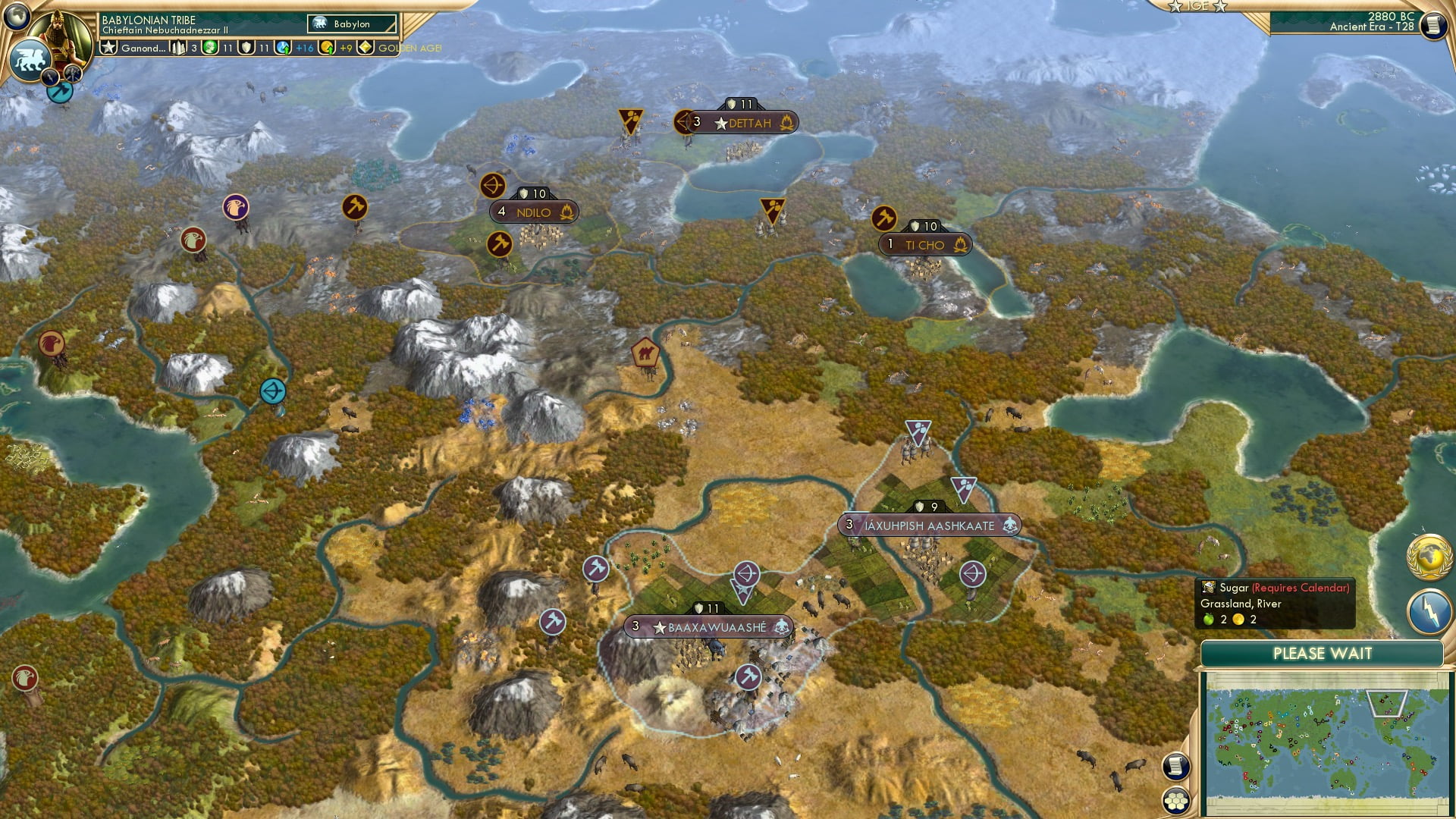This screenshot has height=819, width=1456.
Task: Open the Babylon civilization dropdown
Action: (x=351, y=24)
